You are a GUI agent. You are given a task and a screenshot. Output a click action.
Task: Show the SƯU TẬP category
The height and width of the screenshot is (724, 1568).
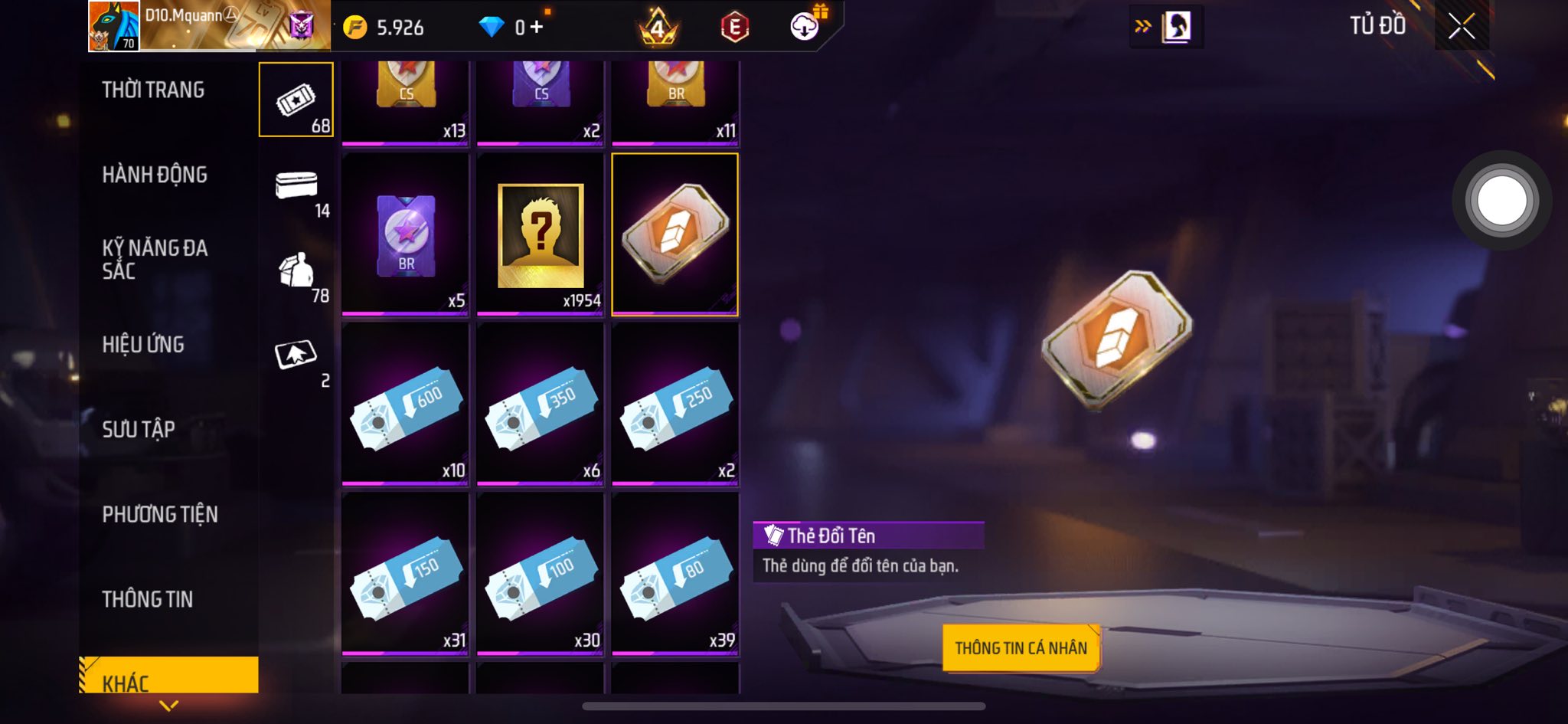[139, 430]
